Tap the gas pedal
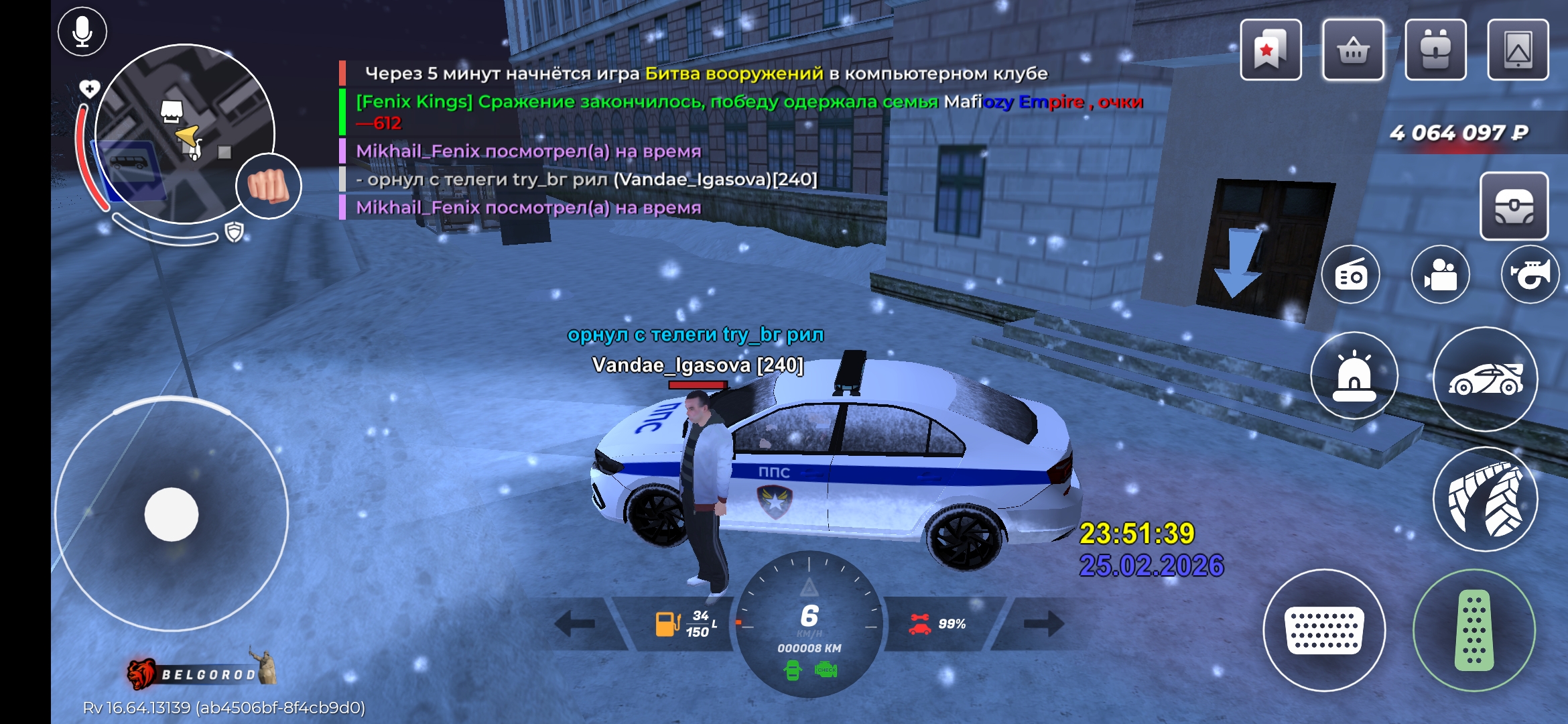Image resolution: width=1568 pixels, height=724 pixels. pyautogui.click(x=1474, y=630)
